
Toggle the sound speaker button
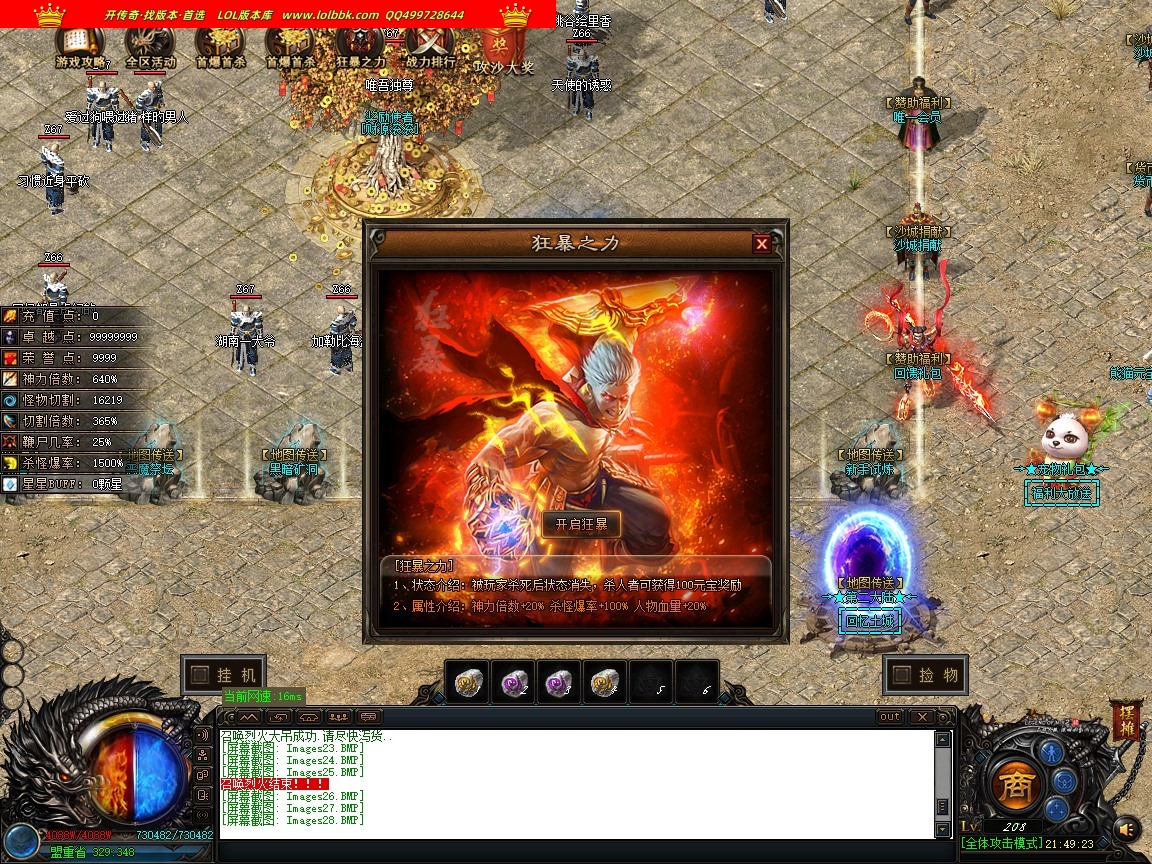1127,828
